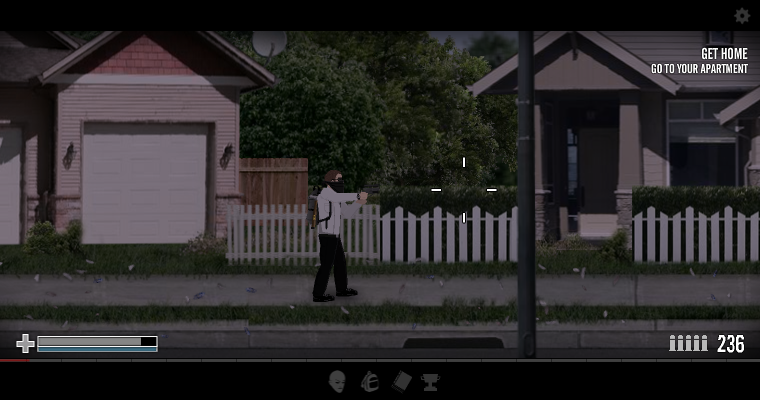760x400 pixels.
Task: Open the character face icon
Action: pos(337,381)
